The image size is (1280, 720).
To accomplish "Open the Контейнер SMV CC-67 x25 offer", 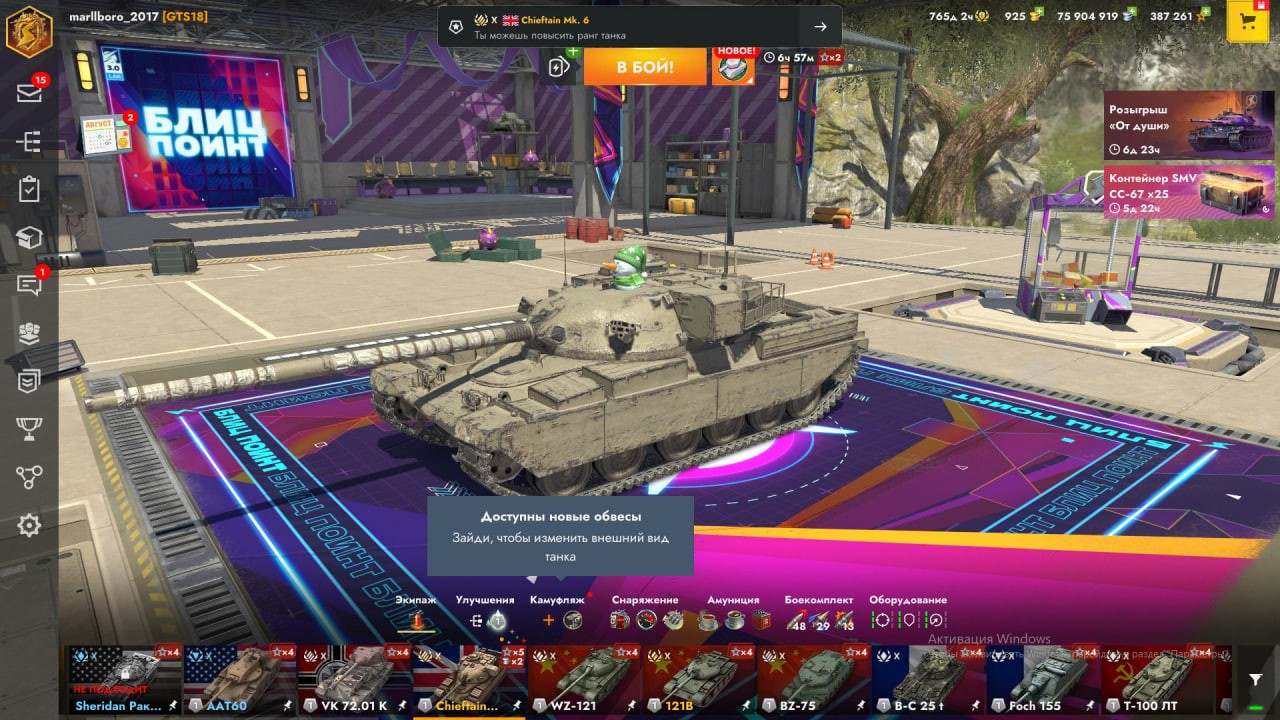I will [x=1189, y=192].
